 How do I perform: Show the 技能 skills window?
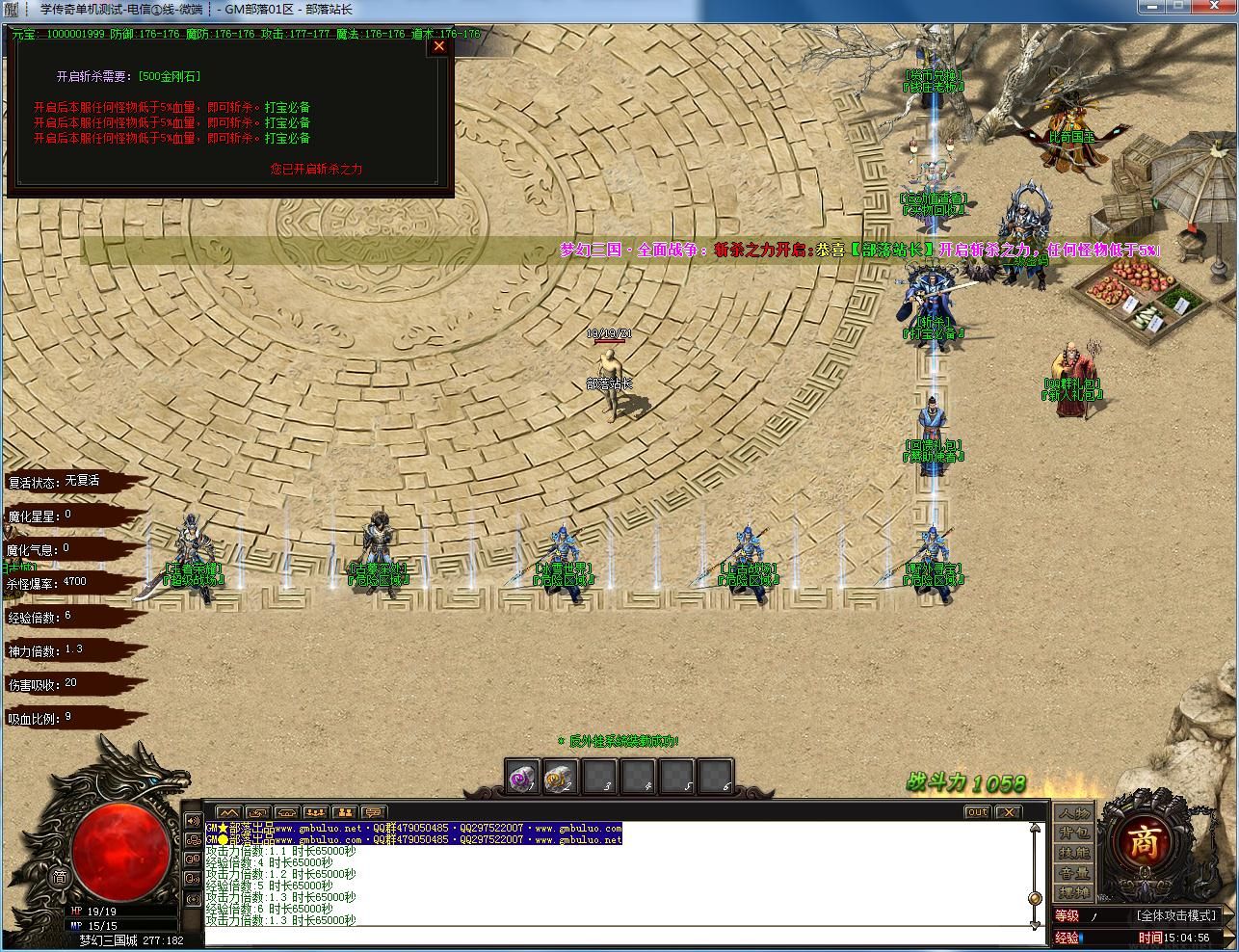[1074, 853]
